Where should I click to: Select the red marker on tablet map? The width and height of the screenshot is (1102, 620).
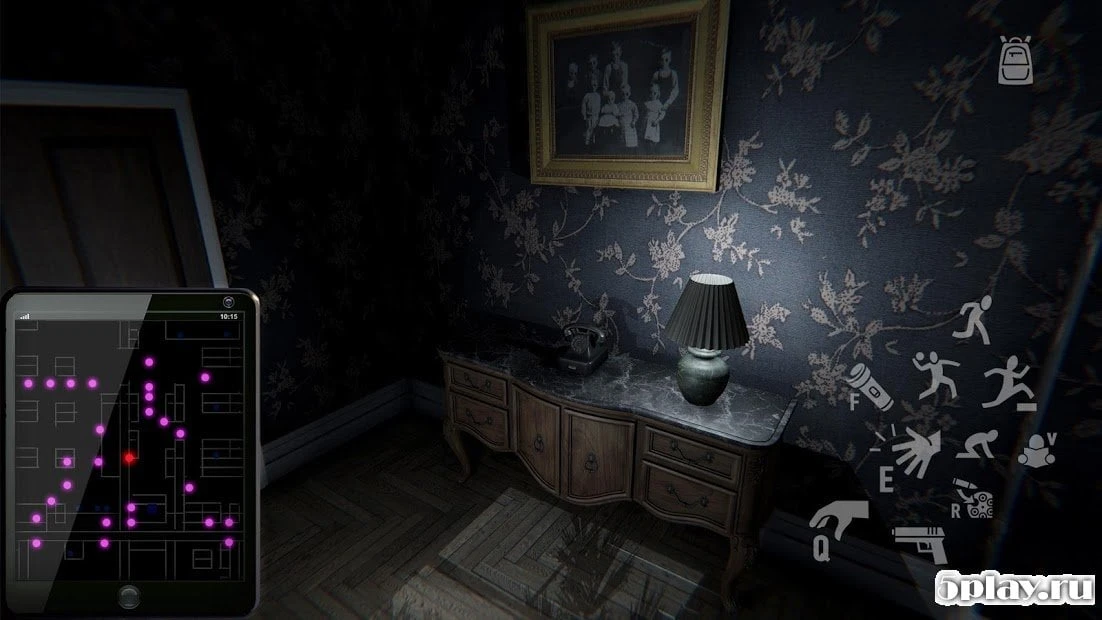coord(129,457)
